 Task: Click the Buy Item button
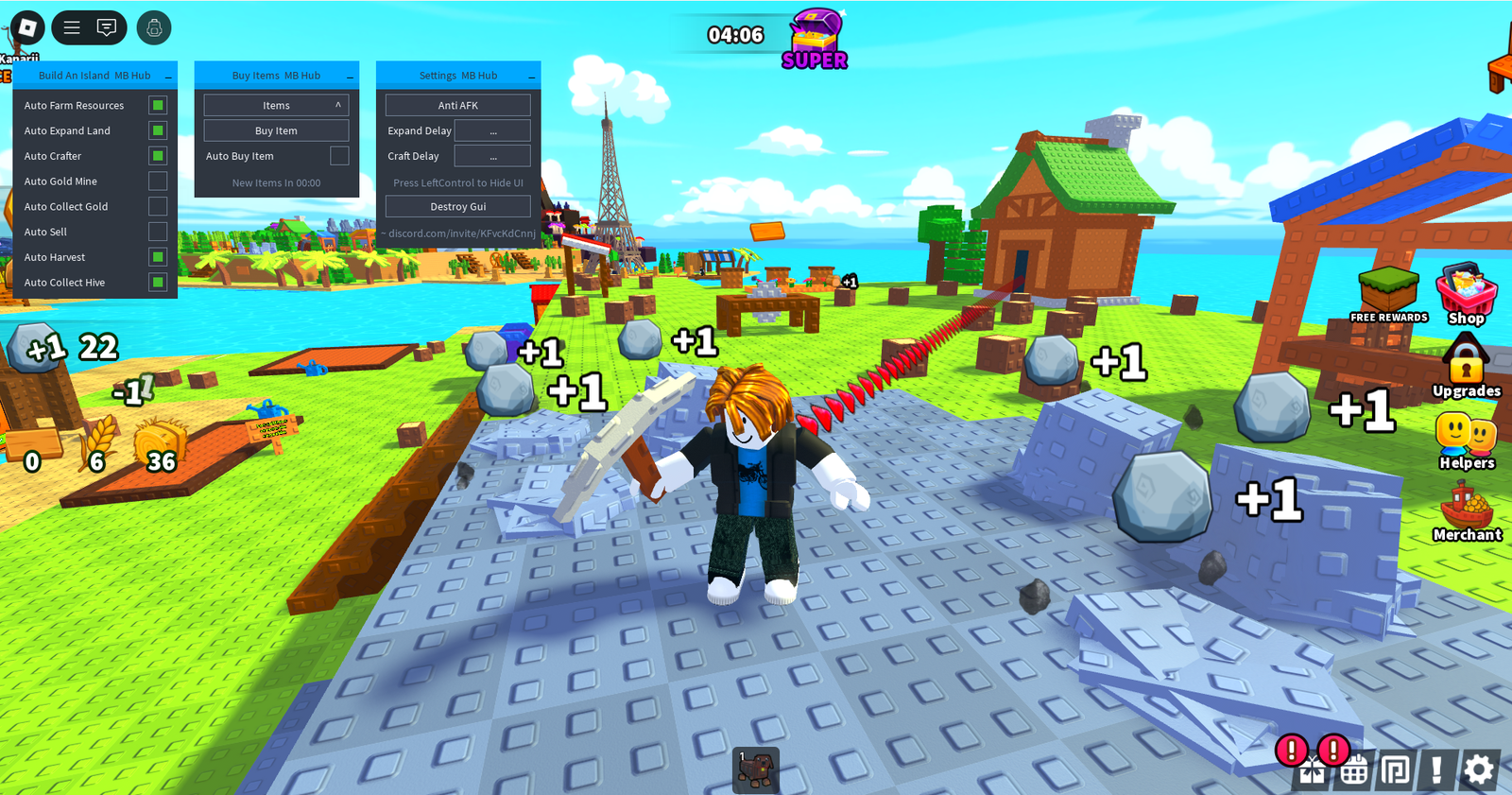click(276, 130)
